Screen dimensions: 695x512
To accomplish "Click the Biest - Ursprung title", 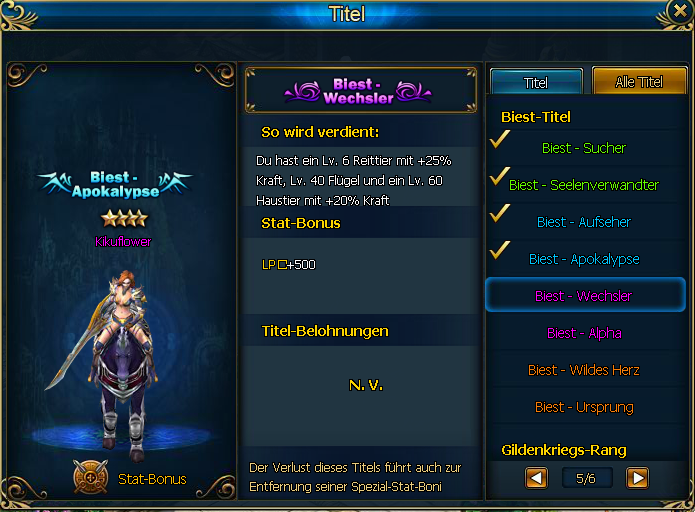I will (584, 407).
